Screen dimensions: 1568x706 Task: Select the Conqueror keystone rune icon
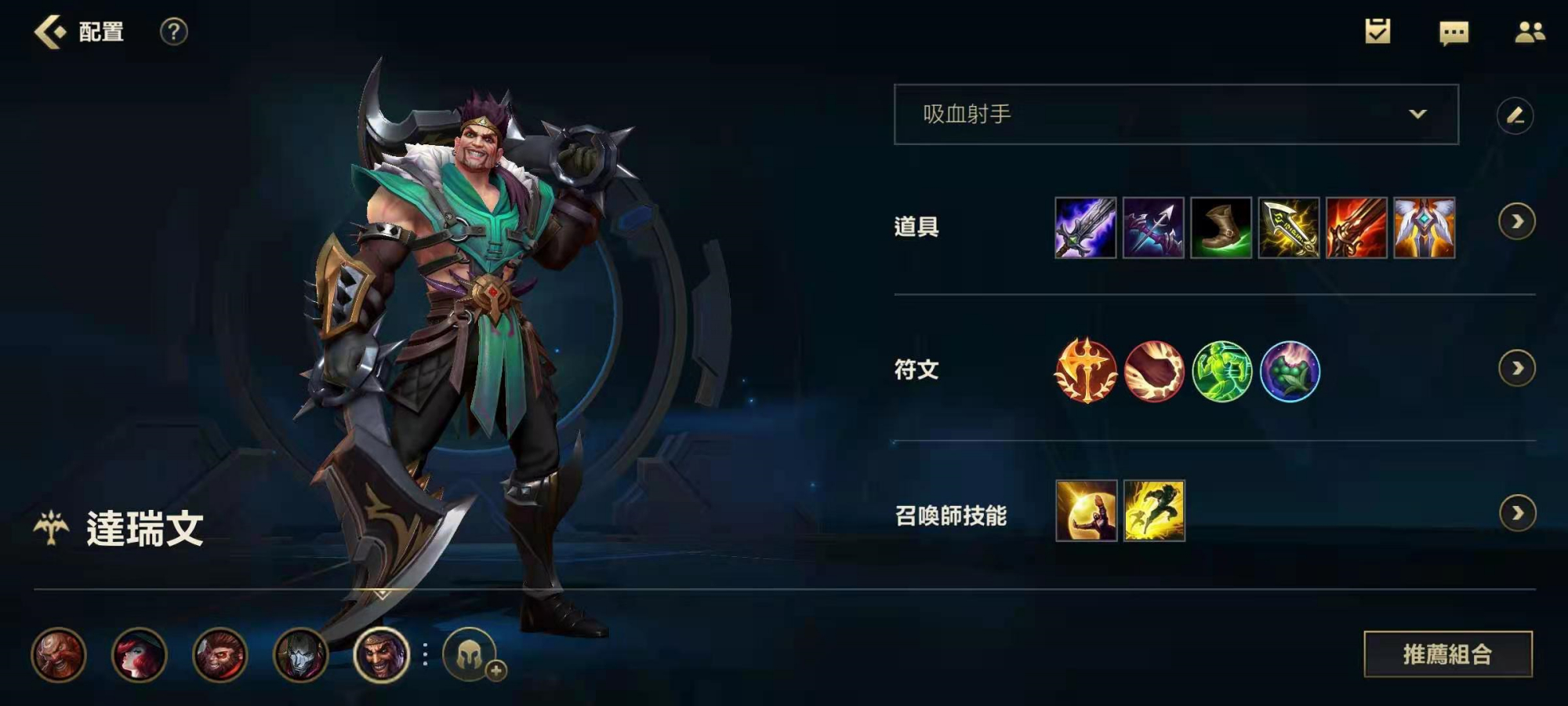pyautogui.click(x=1086, y=370)
